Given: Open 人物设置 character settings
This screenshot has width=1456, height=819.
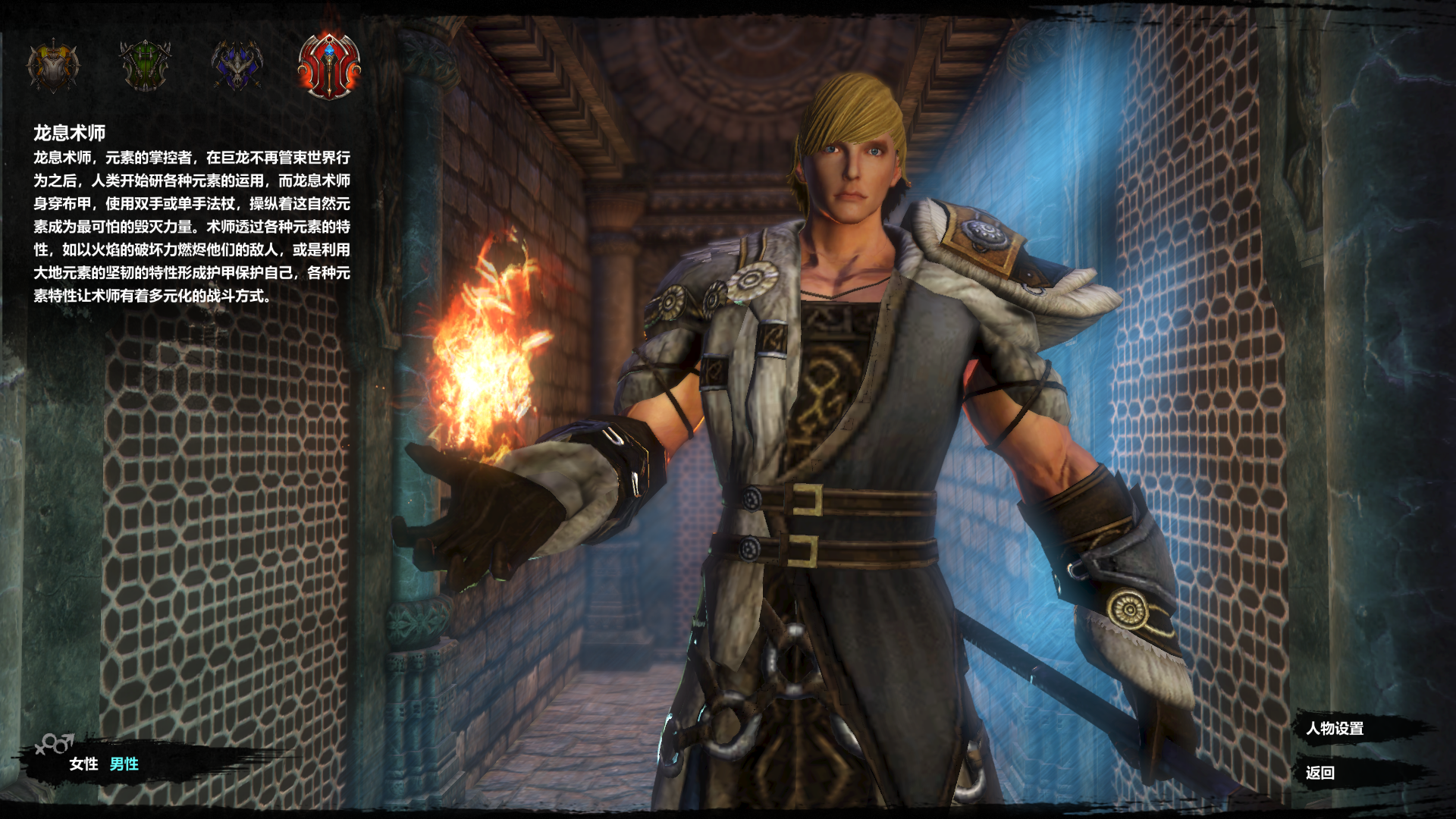Looking at the screenshot, I should [x=1335, y=729].
